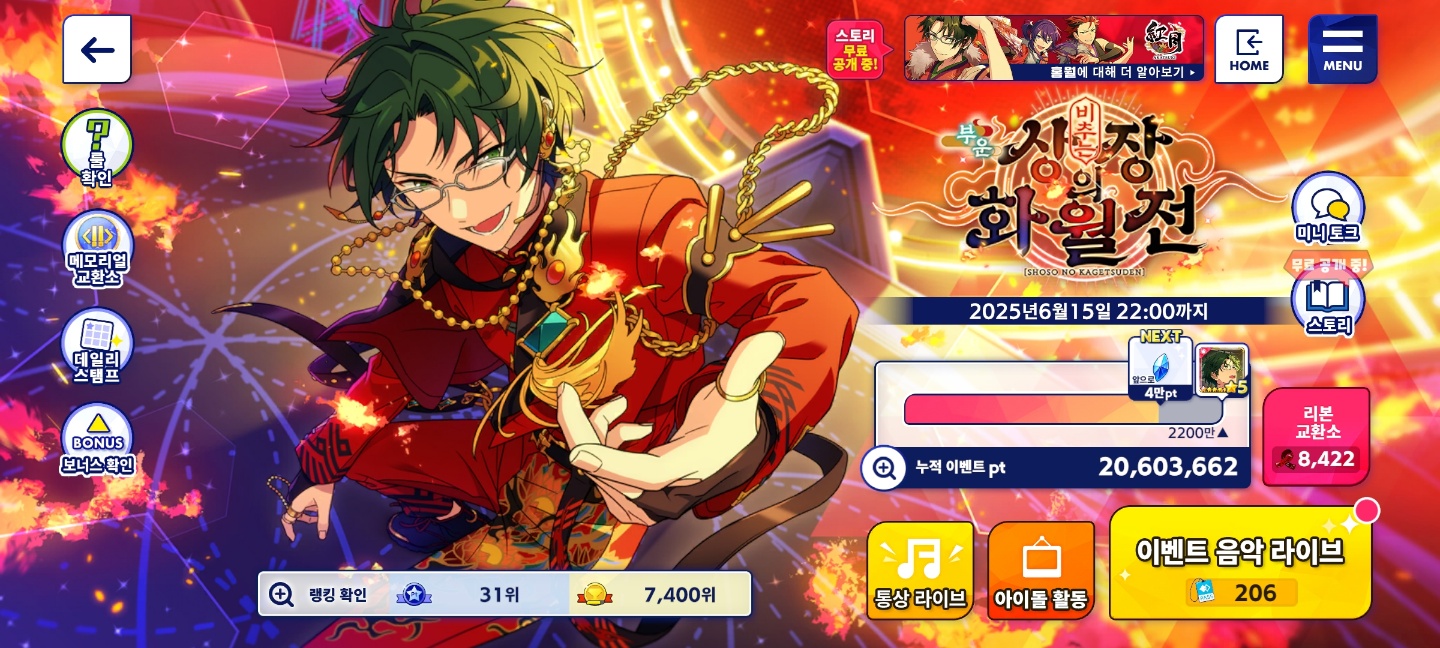1440x648 pixels.
Task: Return to the HOME screen
Action: (1249, 50)
